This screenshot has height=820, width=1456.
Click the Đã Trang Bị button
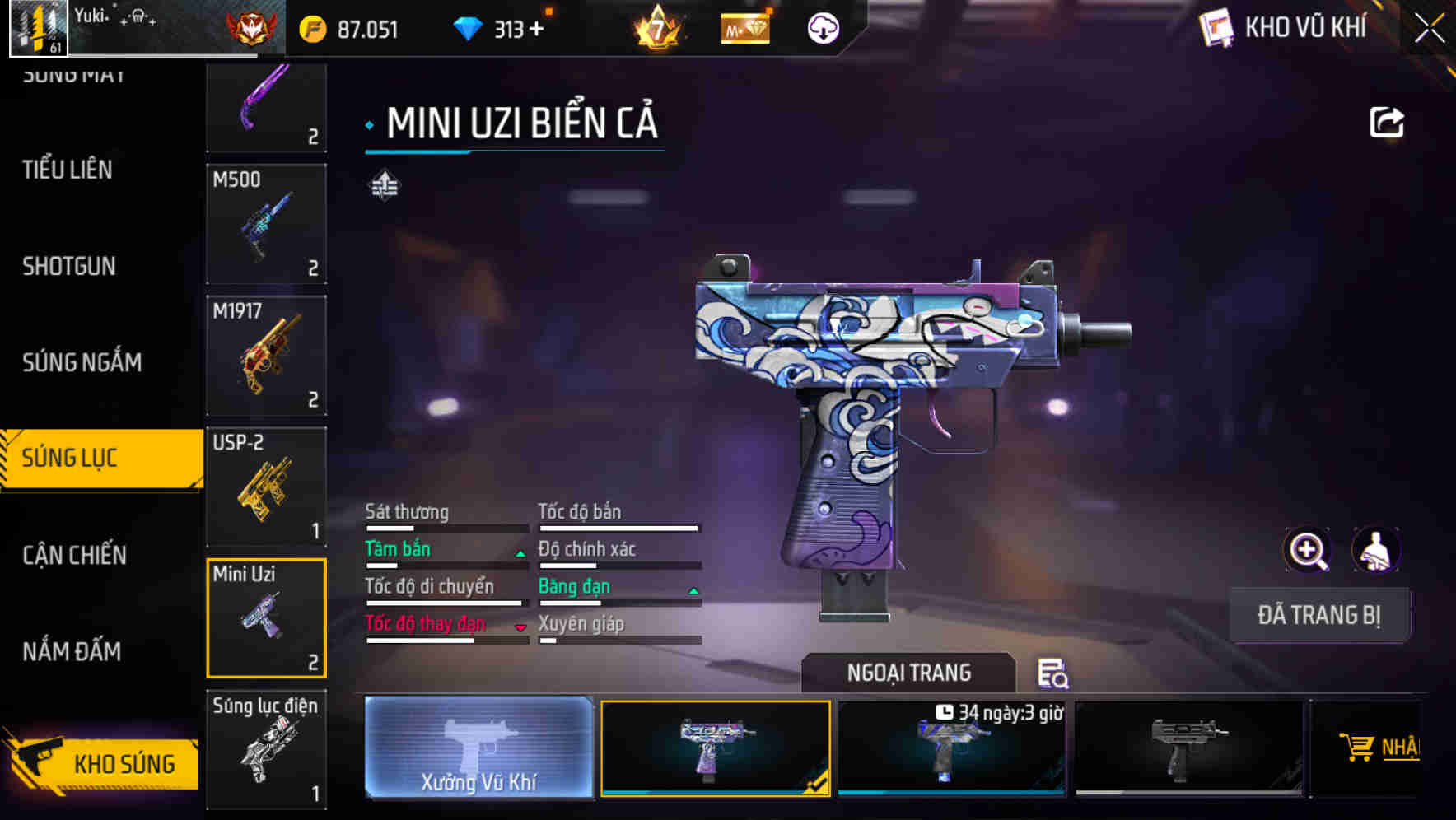[1318, 615]
